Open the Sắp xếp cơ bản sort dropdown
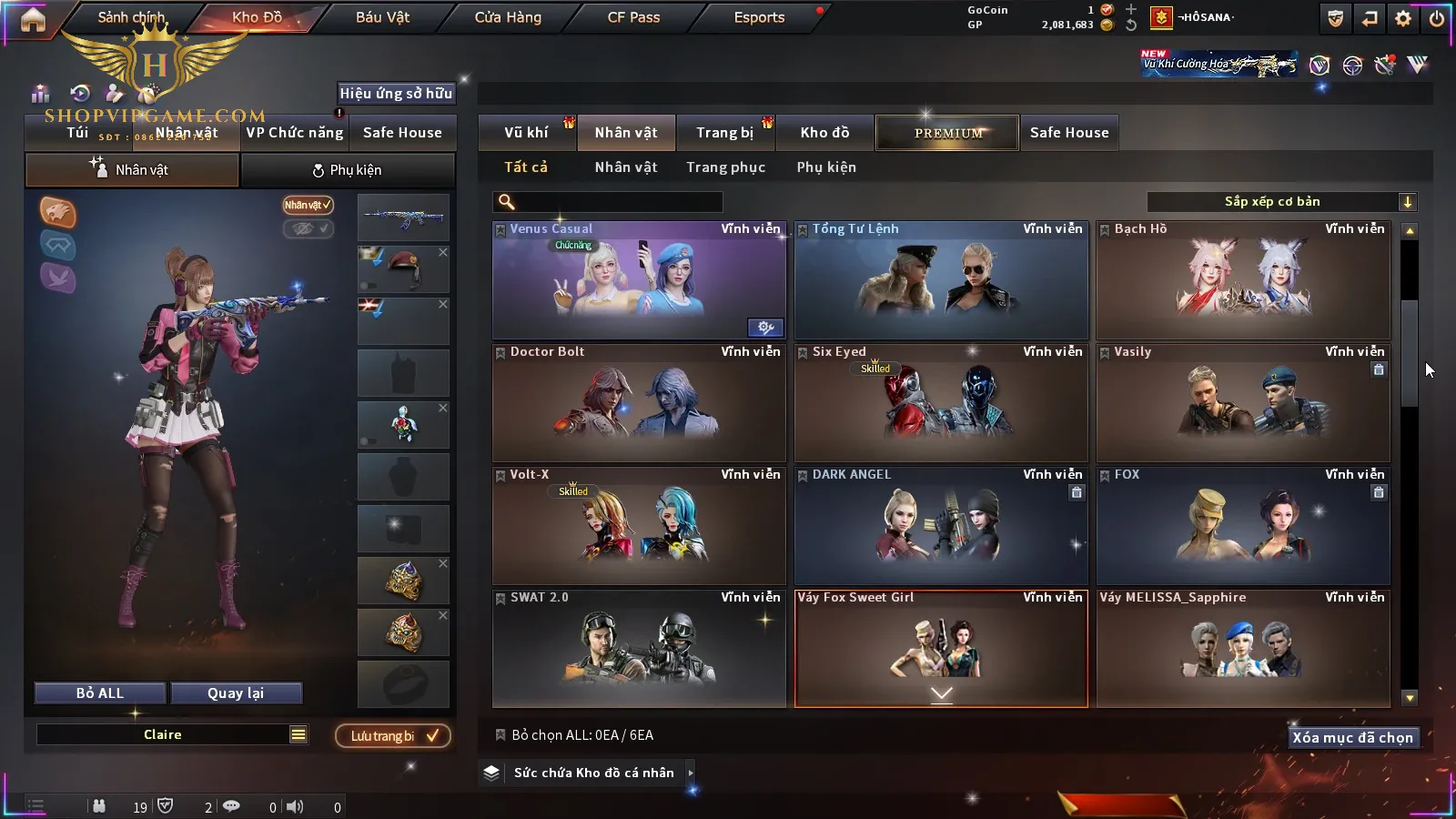 coord(1281,202)
